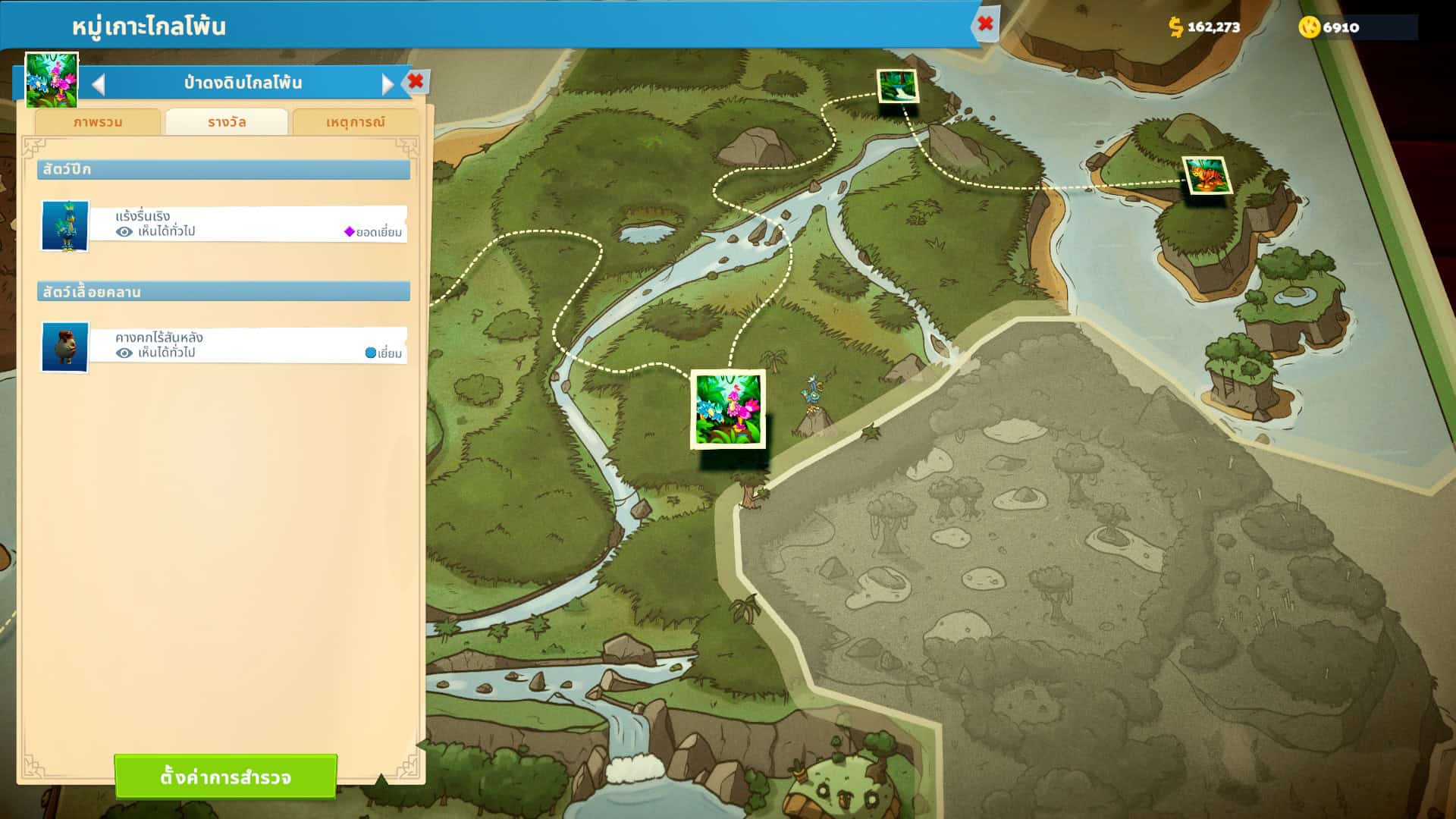This screenshot has width=1456, height=819.
Task: Select the รางวัล tab
Action: (x=227, y=122)
